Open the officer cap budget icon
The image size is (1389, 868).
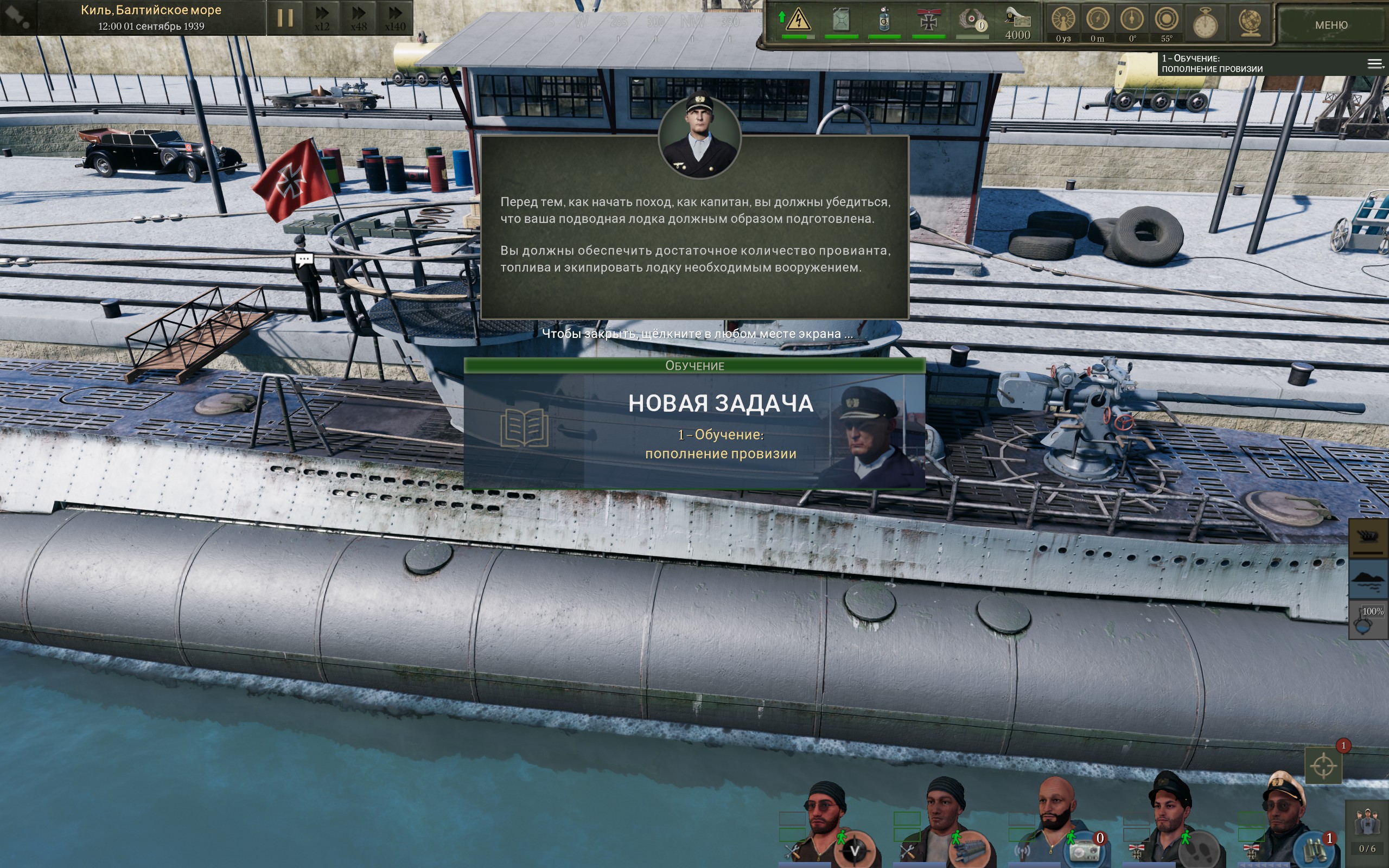tap(1017, 22)
